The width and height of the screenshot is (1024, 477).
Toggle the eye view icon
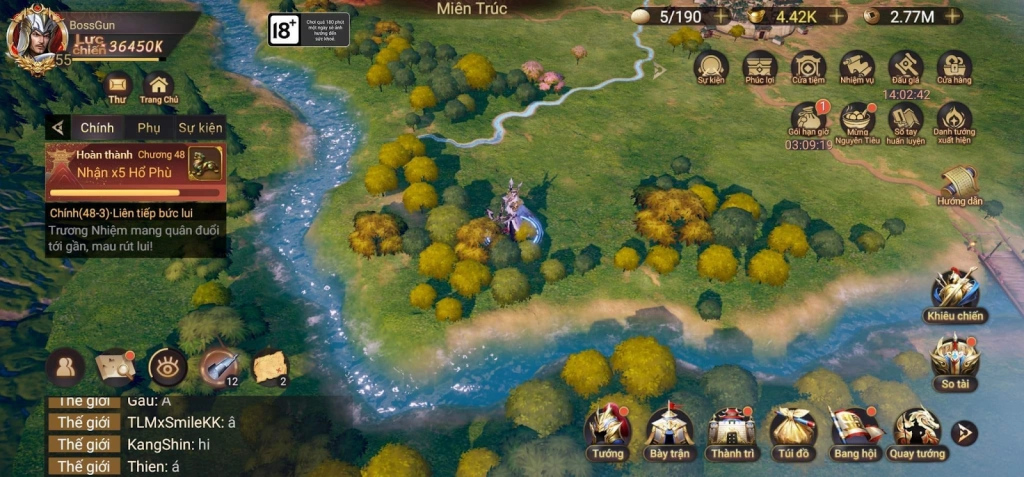[x=167, y=367]
